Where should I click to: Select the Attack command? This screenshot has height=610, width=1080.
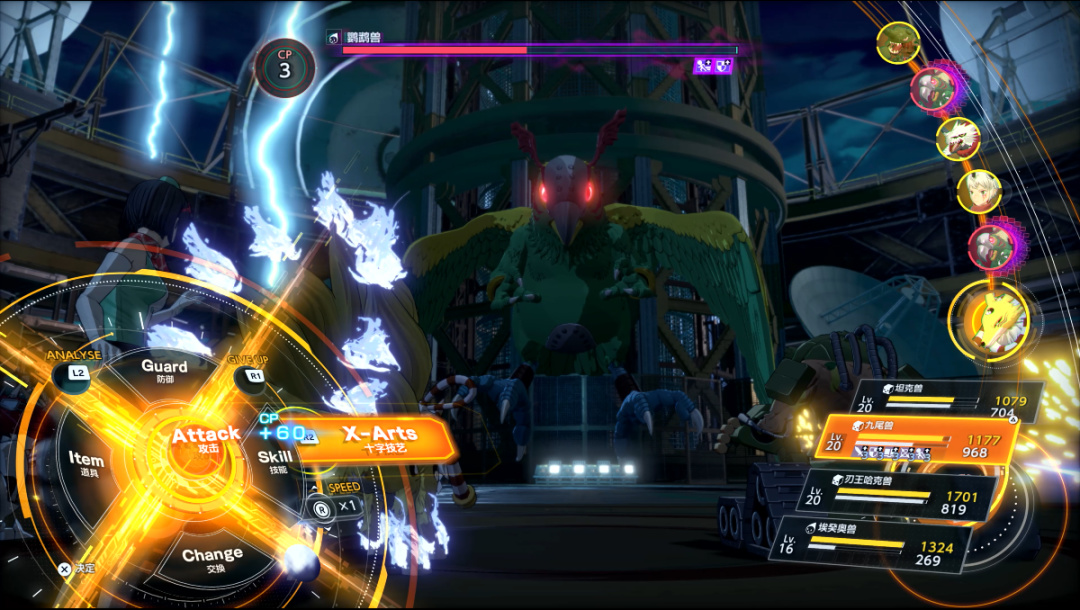coord(205,438)
